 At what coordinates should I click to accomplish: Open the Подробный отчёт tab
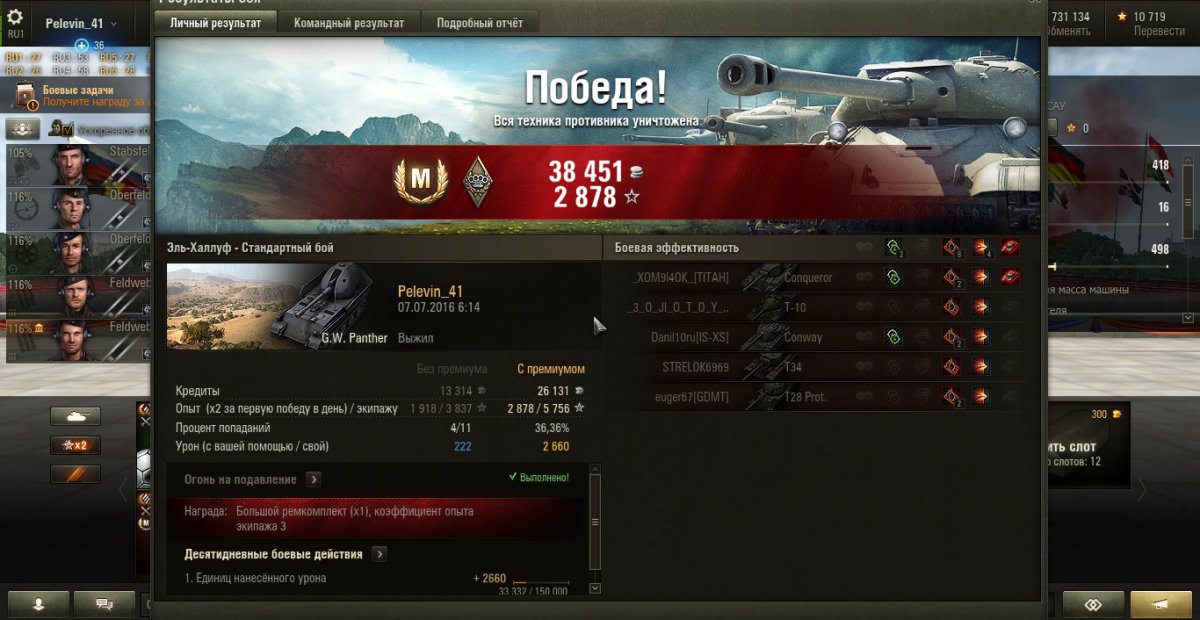(480, 23)
